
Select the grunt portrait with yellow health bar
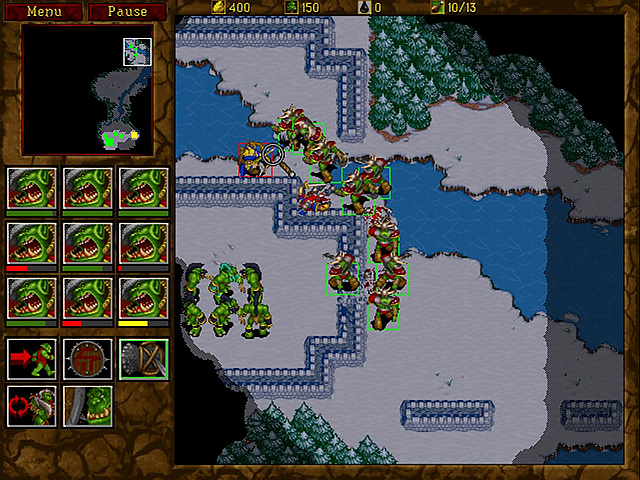[142, 298]
